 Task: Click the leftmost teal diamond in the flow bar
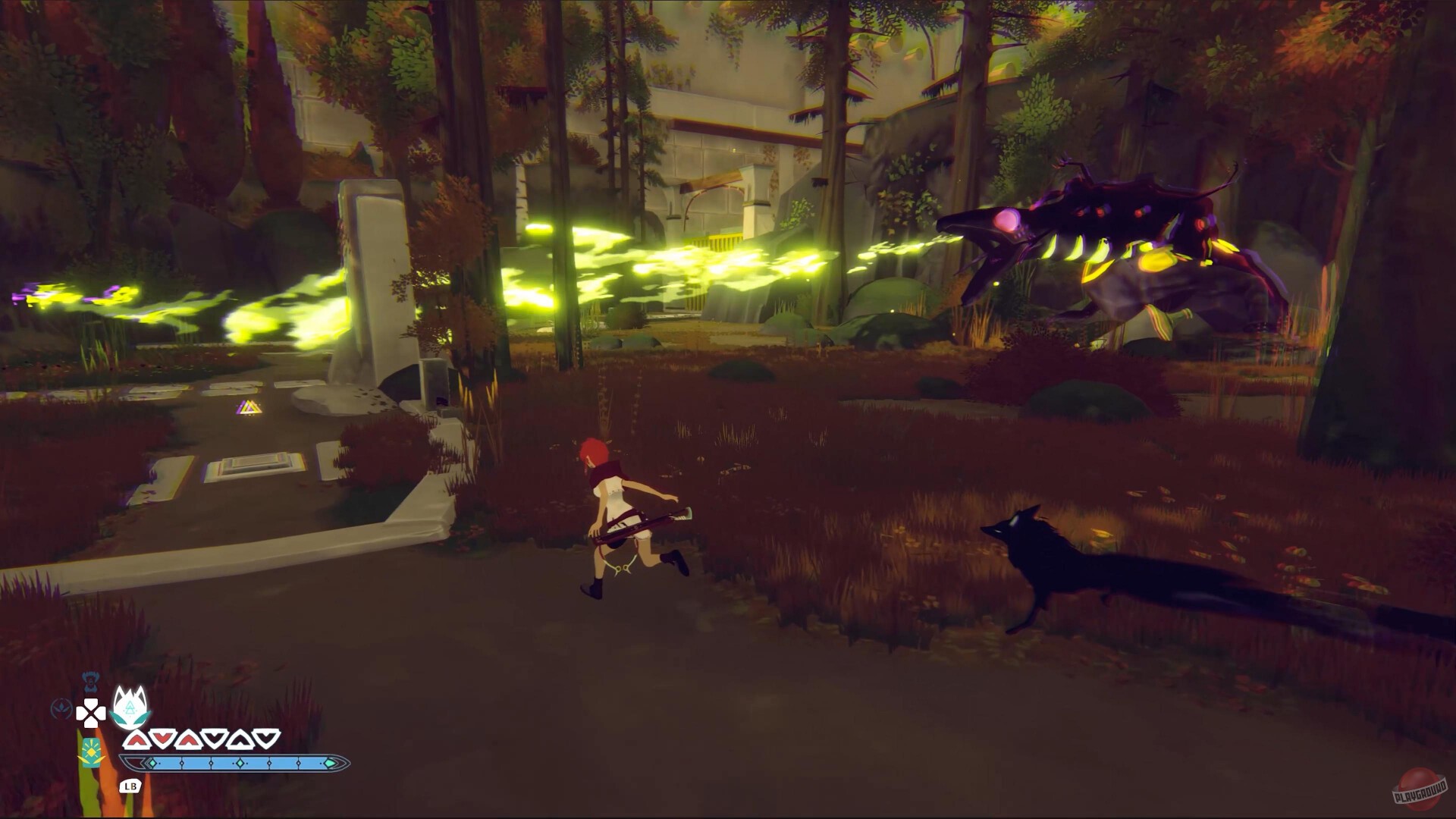152,763
